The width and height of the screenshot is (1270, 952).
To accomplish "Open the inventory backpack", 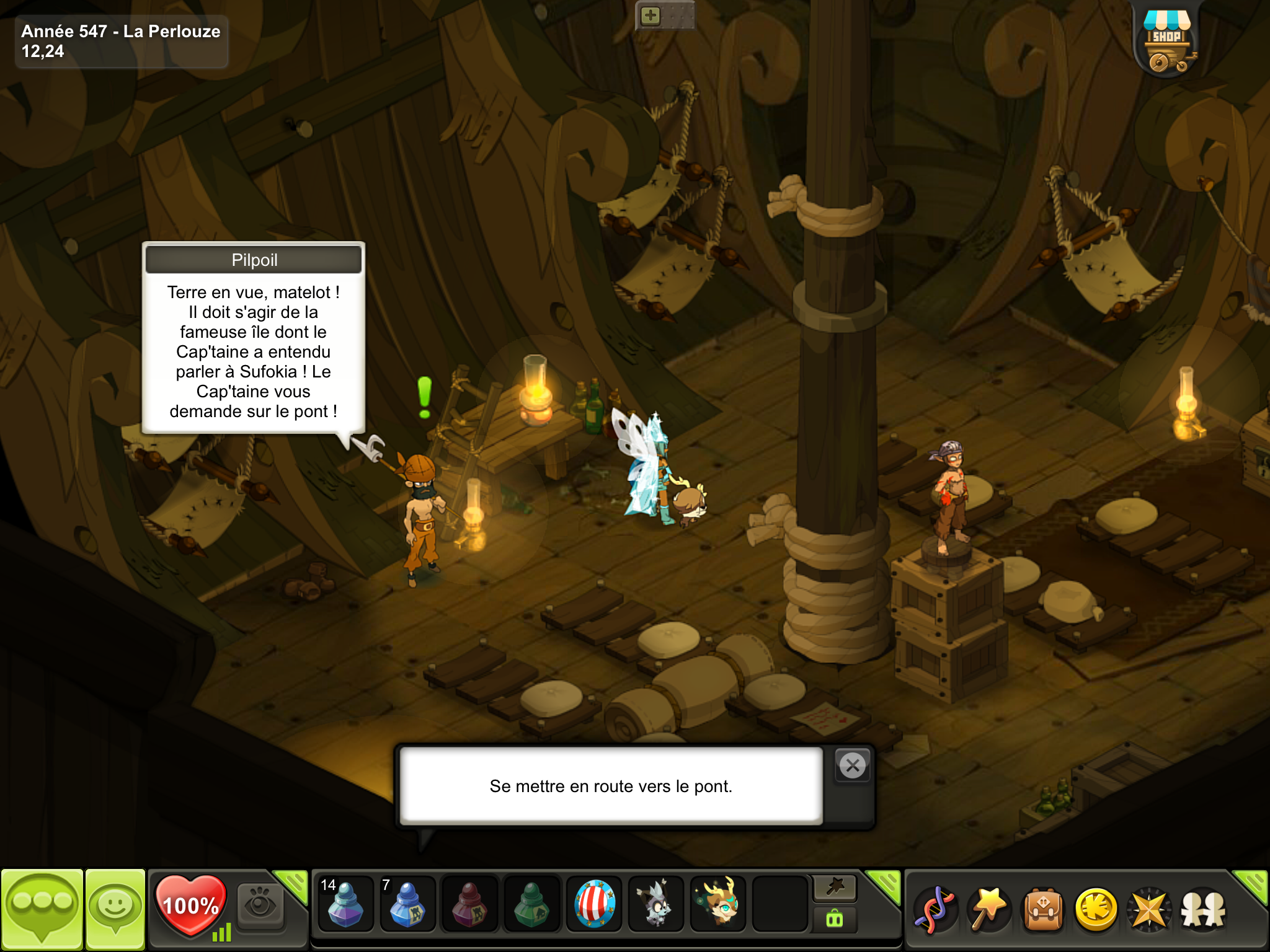I will pos(1043,910).
